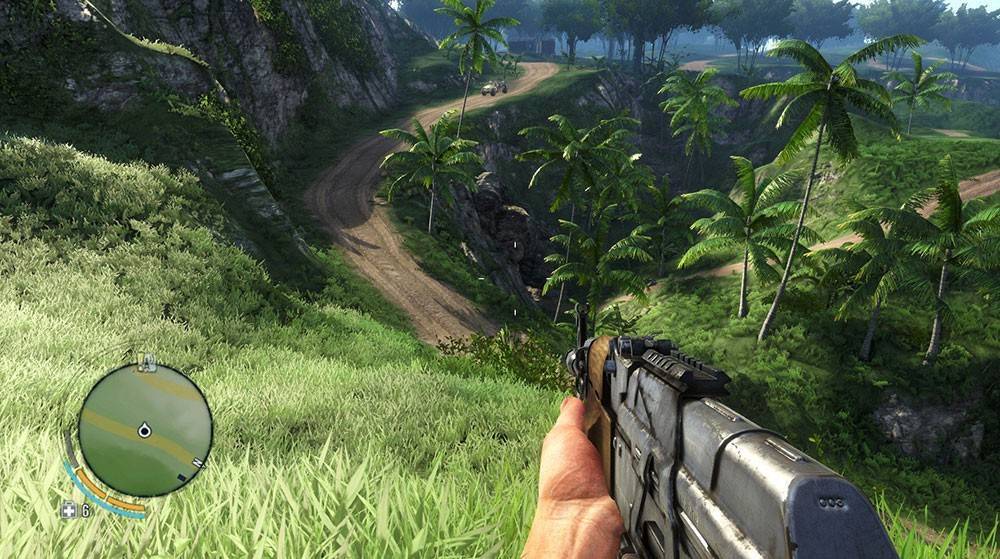Click the objective marker atop the minimap
This screenshot has width=1000, height=559.
click(147, 362)
